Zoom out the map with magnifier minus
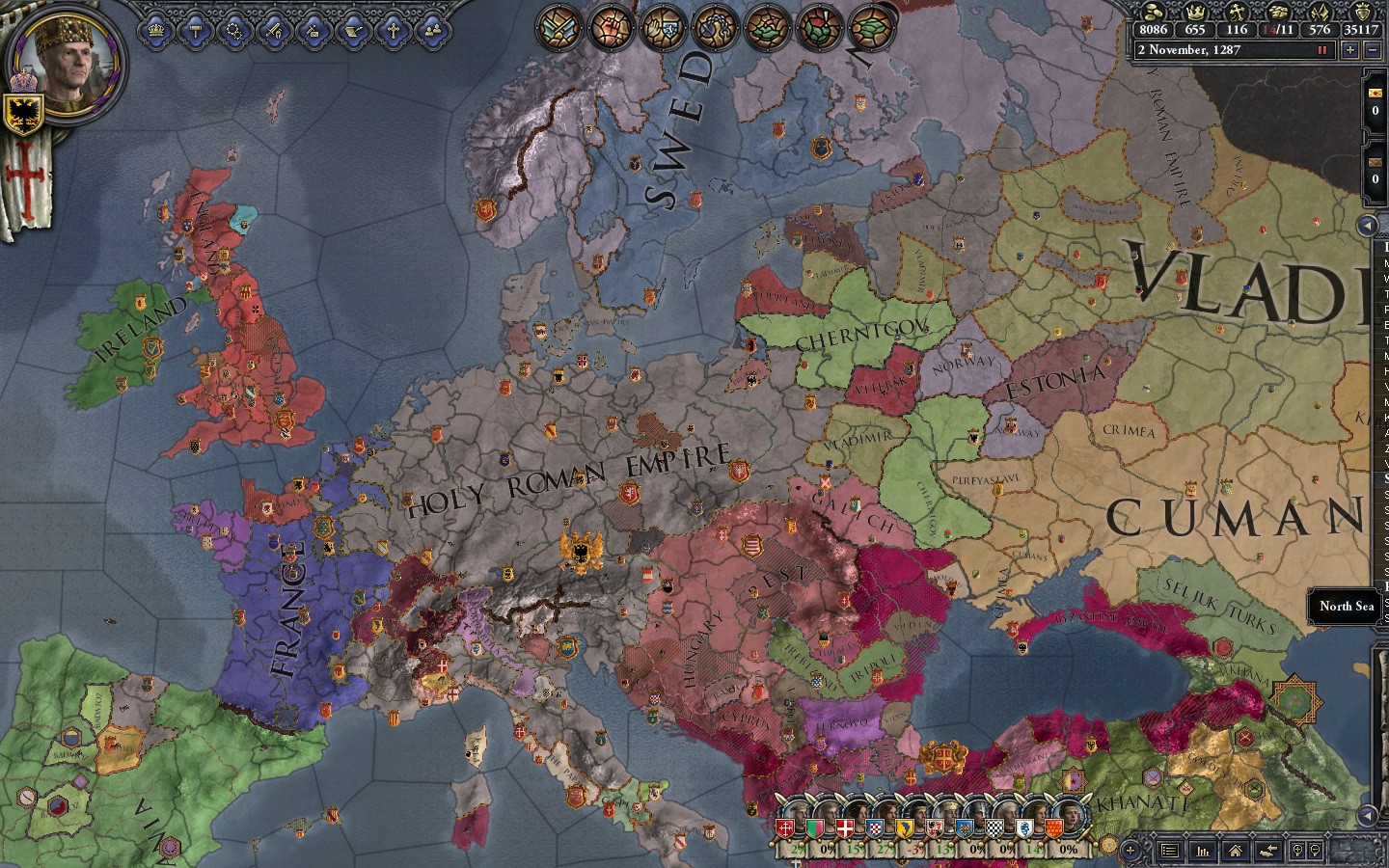 (x=1315, y=851)
